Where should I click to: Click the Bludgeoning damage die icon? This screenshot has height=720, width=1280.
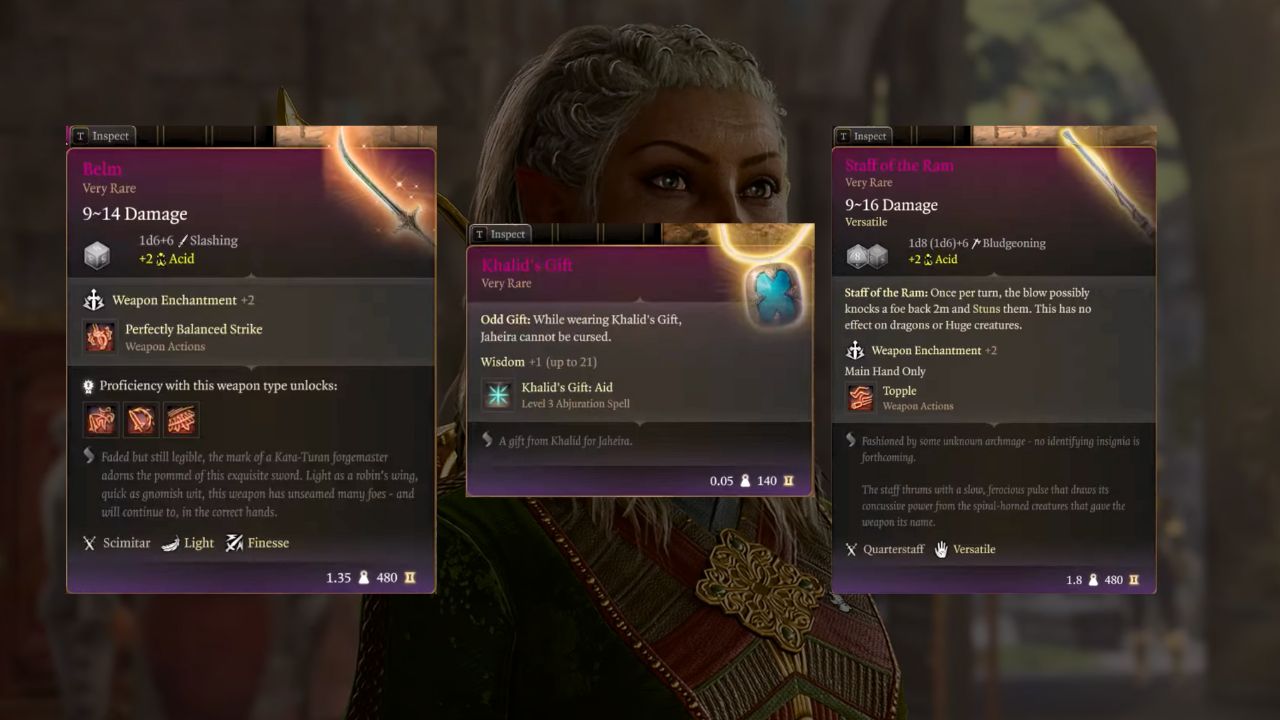(866, 255)
